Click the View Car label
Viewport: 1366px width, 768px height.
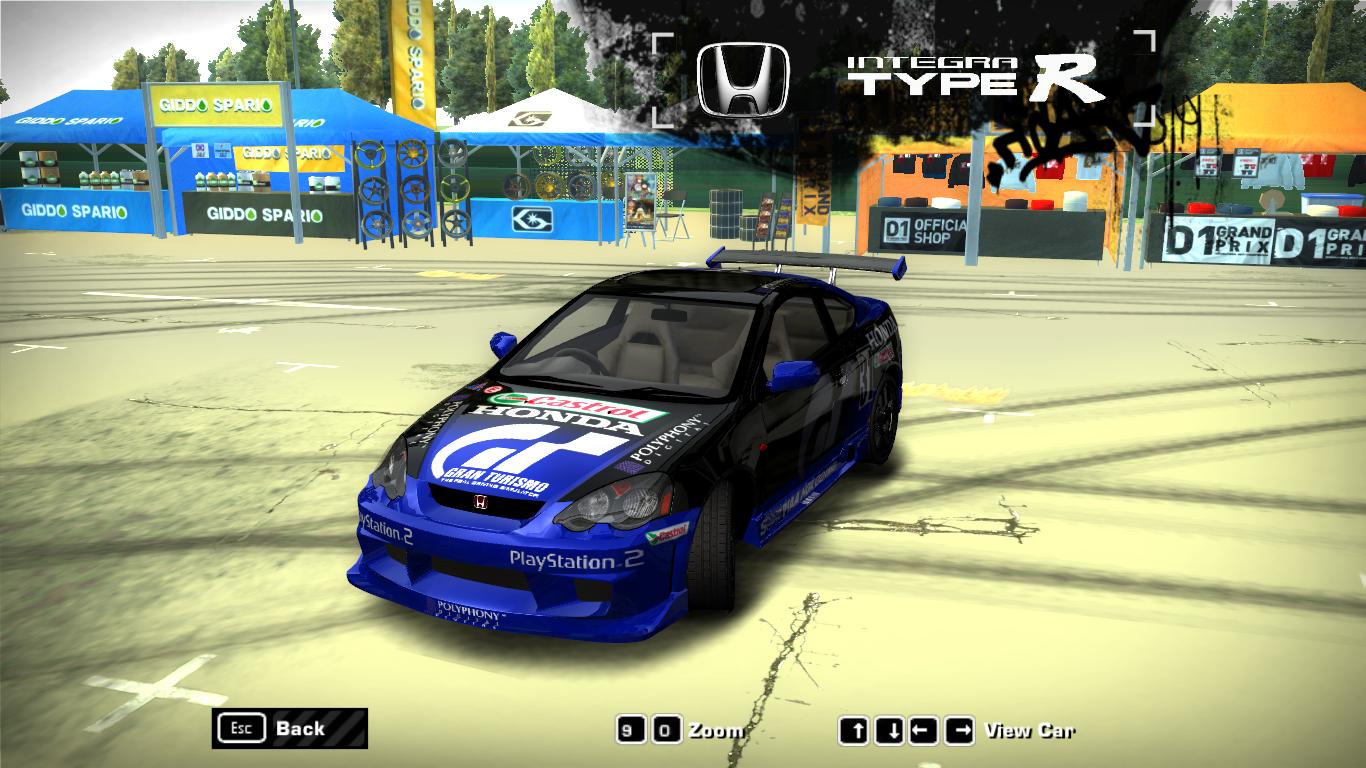click(1032, 731)
